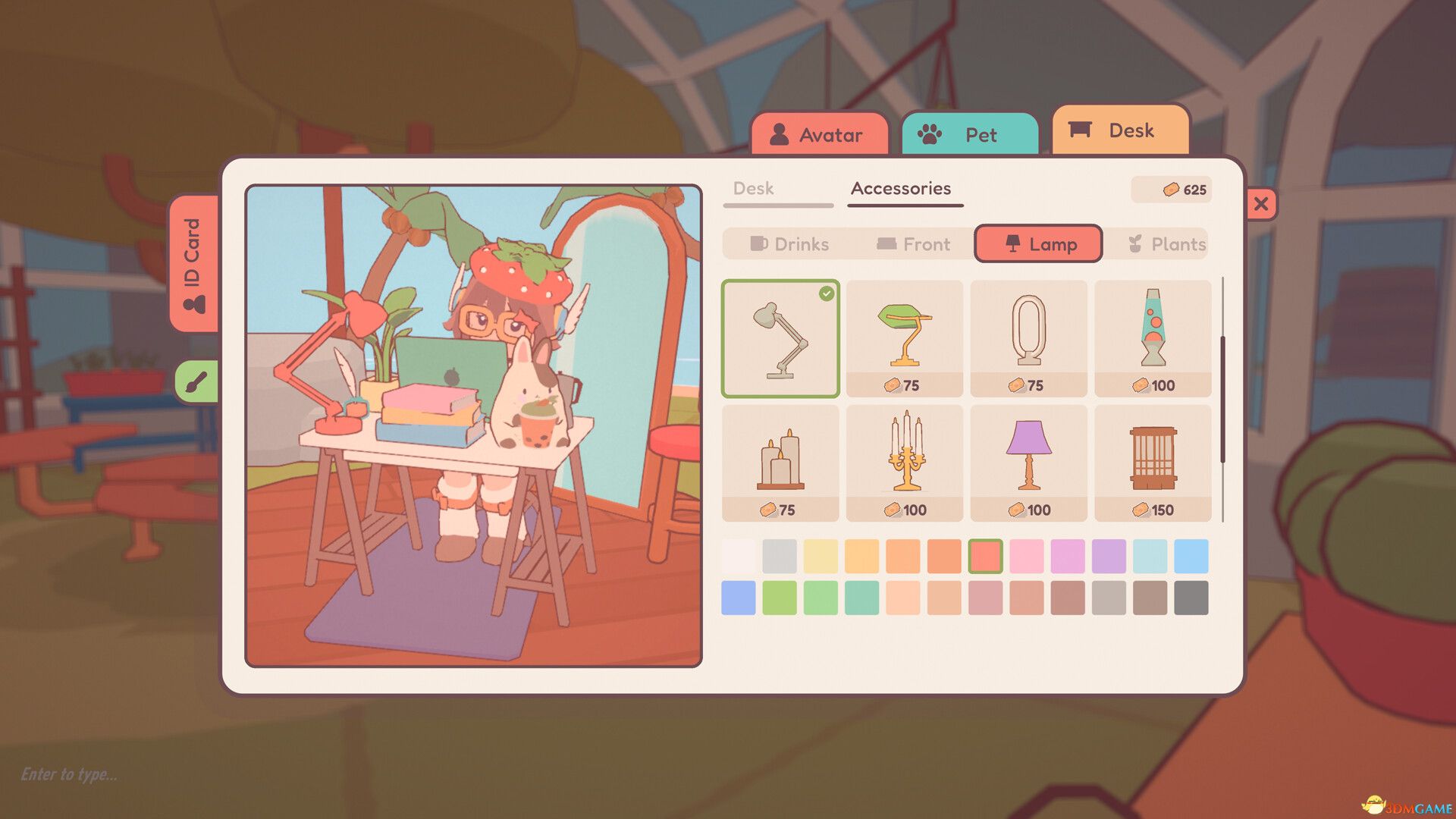Click the ticket currency icon beside 625
Image resolution: width=1456 pixels, height=819 pixels.
(x=1172, y=190)
